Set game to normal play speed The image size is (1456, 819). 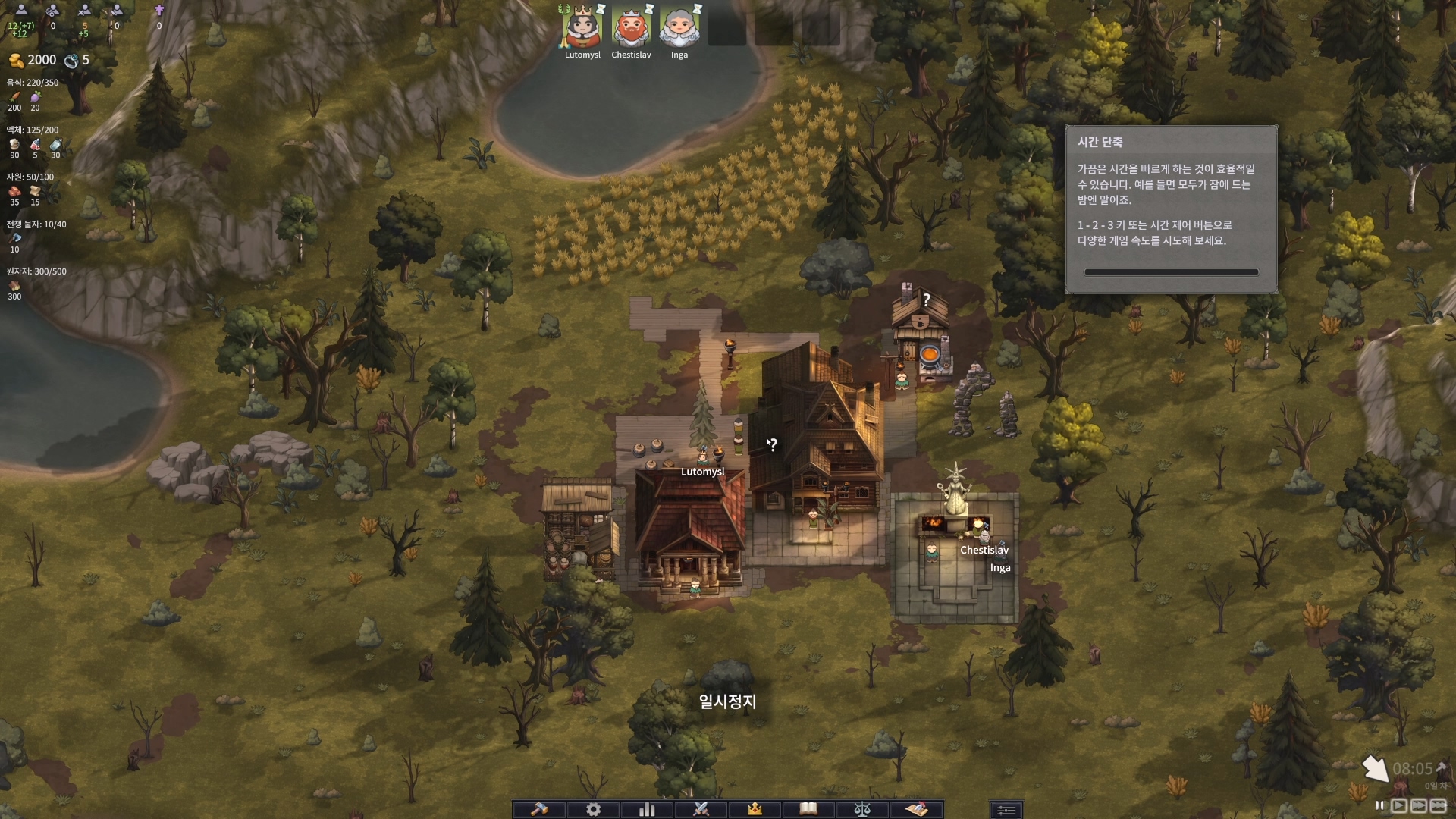1399,805
